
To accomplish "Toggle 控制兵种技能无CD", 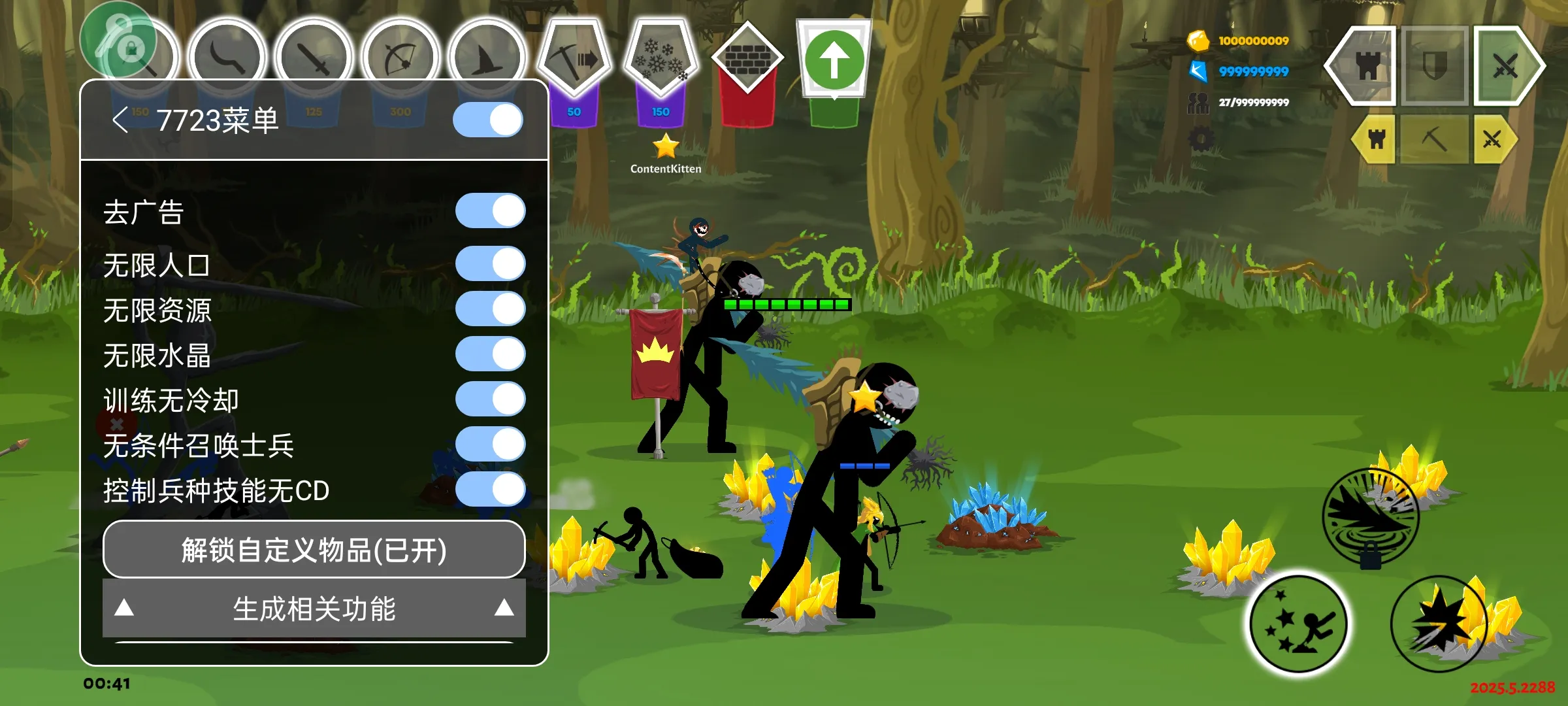I will (x=490, y=490).
